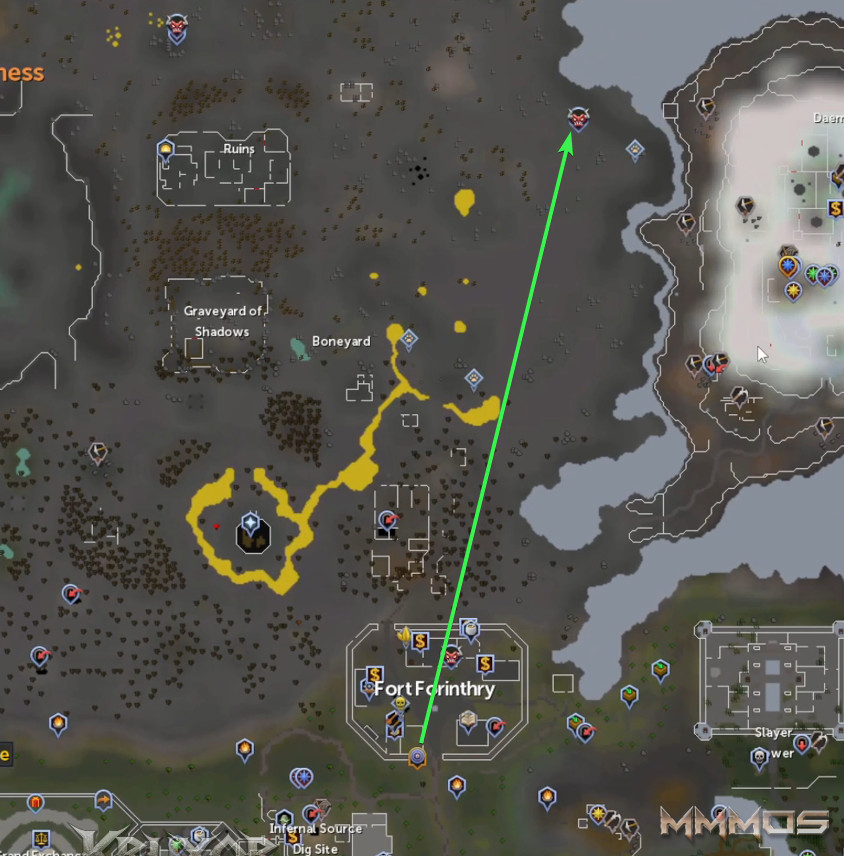Select the wheat icon in Fort Forinthry
Viewport: 844px width, 856px height.
tap(404, 633)
